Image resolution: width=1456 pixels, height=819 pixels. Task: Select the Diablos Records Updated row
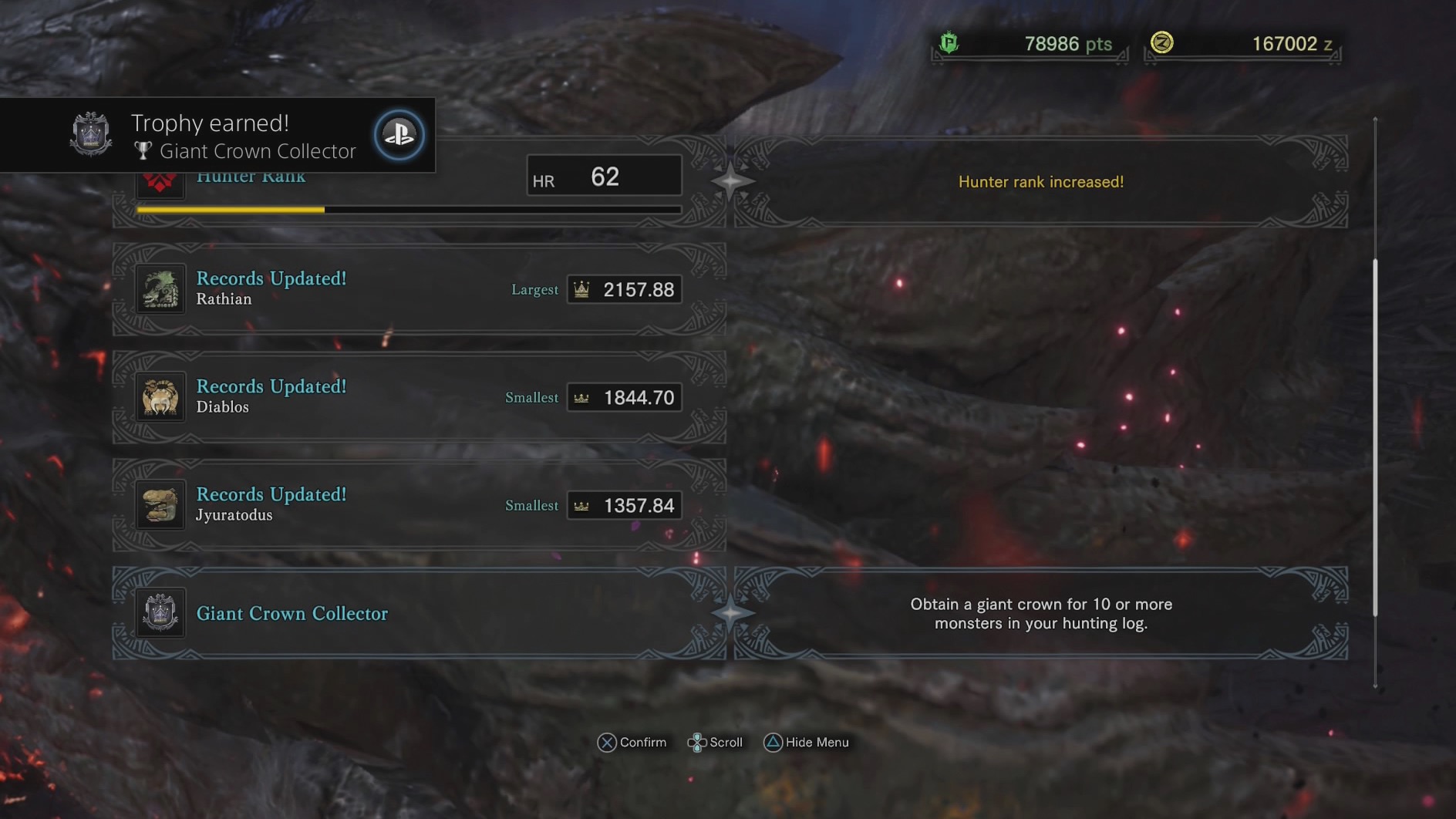tap(419, 397)
